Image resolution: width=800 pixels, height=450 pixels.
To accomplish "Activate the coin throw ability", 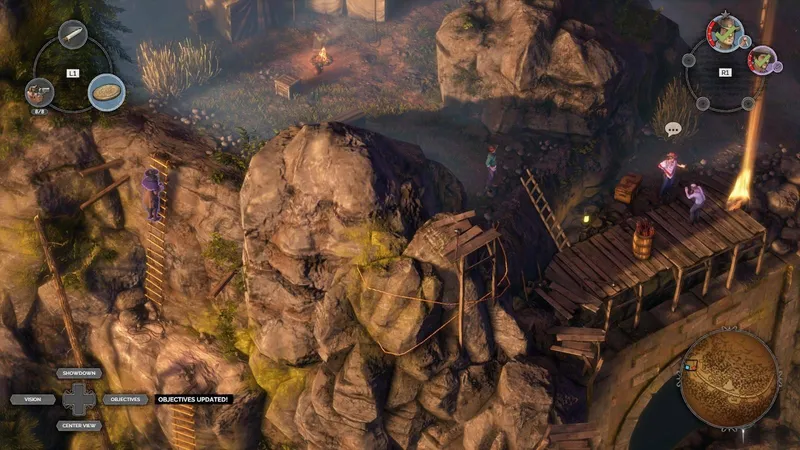I will click(106, 92).
